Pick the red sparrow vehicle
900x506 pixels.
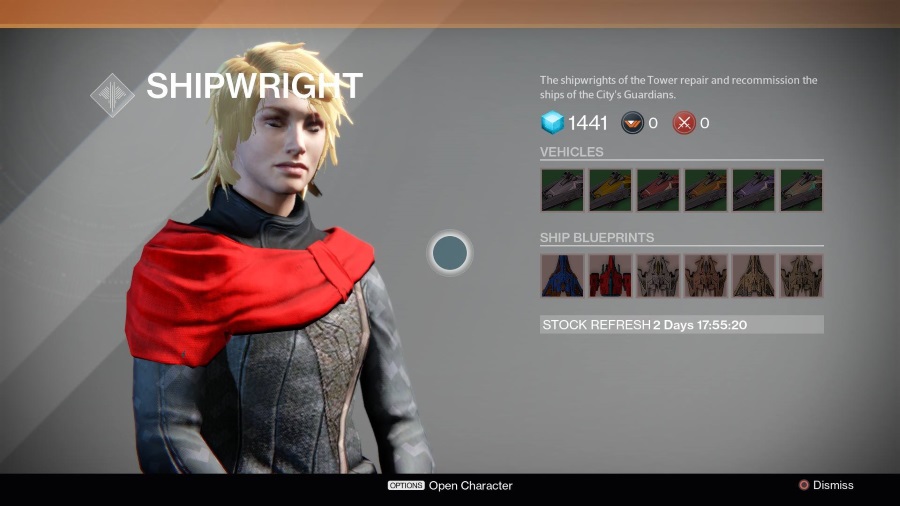(x=657, y=190)
